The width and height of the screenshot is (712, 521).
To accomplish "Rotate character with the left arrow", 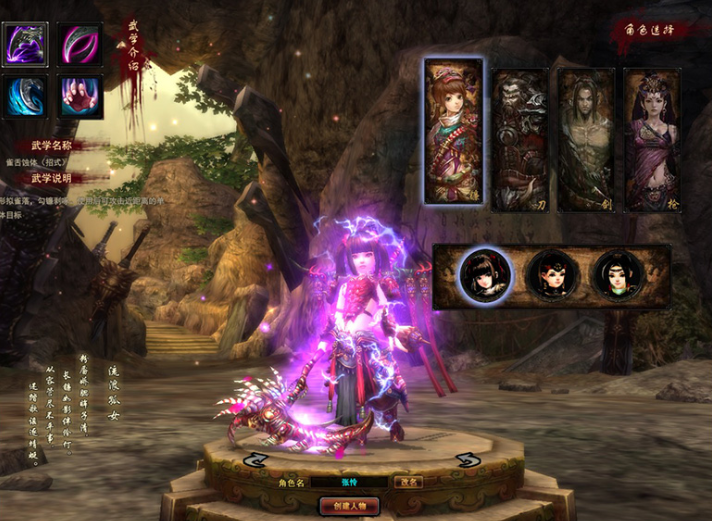I will (253, 460).
